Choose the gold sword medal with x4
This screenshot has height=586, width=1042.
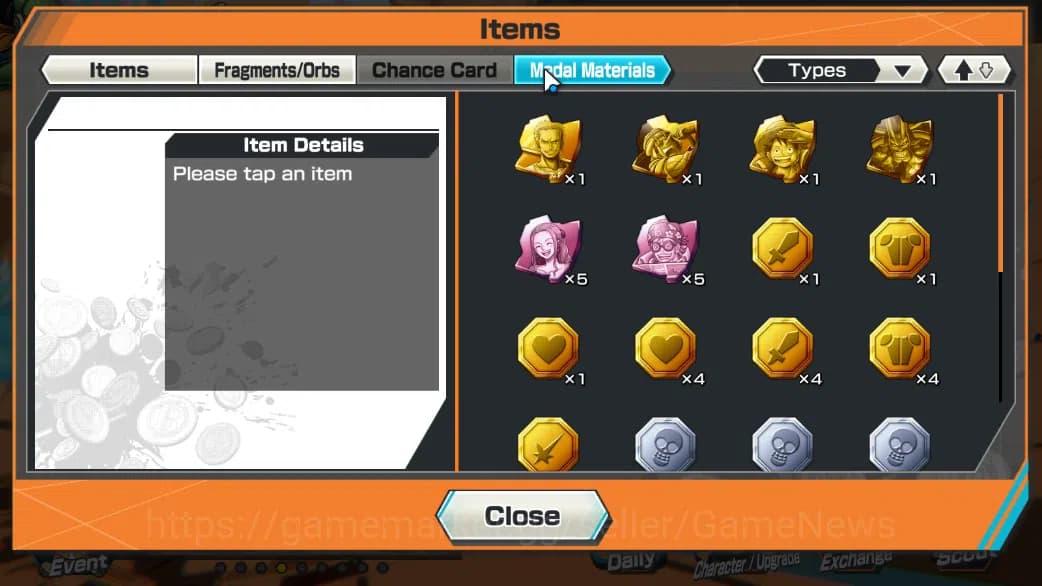coord(782,348)
